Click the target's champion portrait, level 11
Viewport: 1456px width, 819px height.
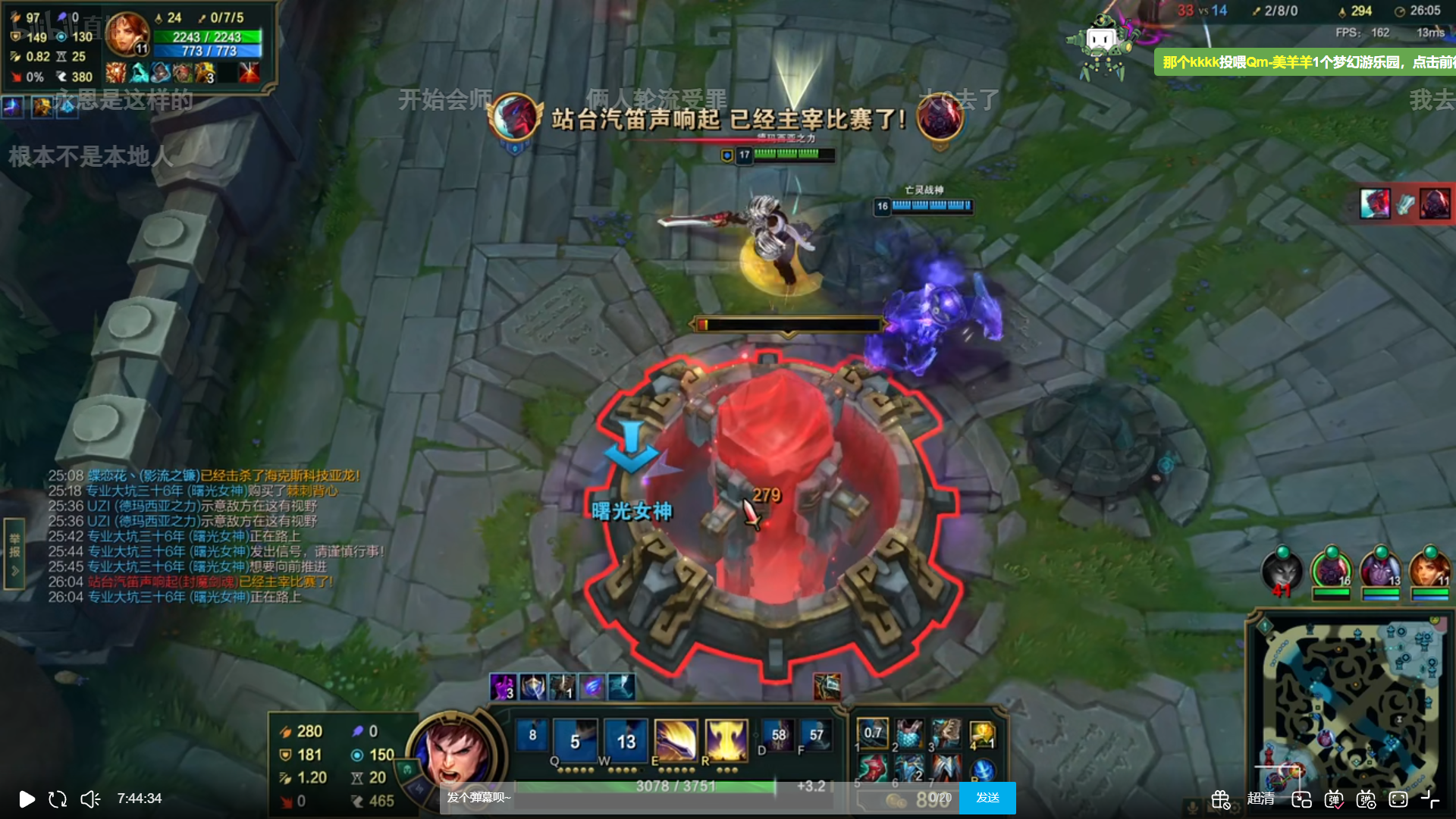126,34
